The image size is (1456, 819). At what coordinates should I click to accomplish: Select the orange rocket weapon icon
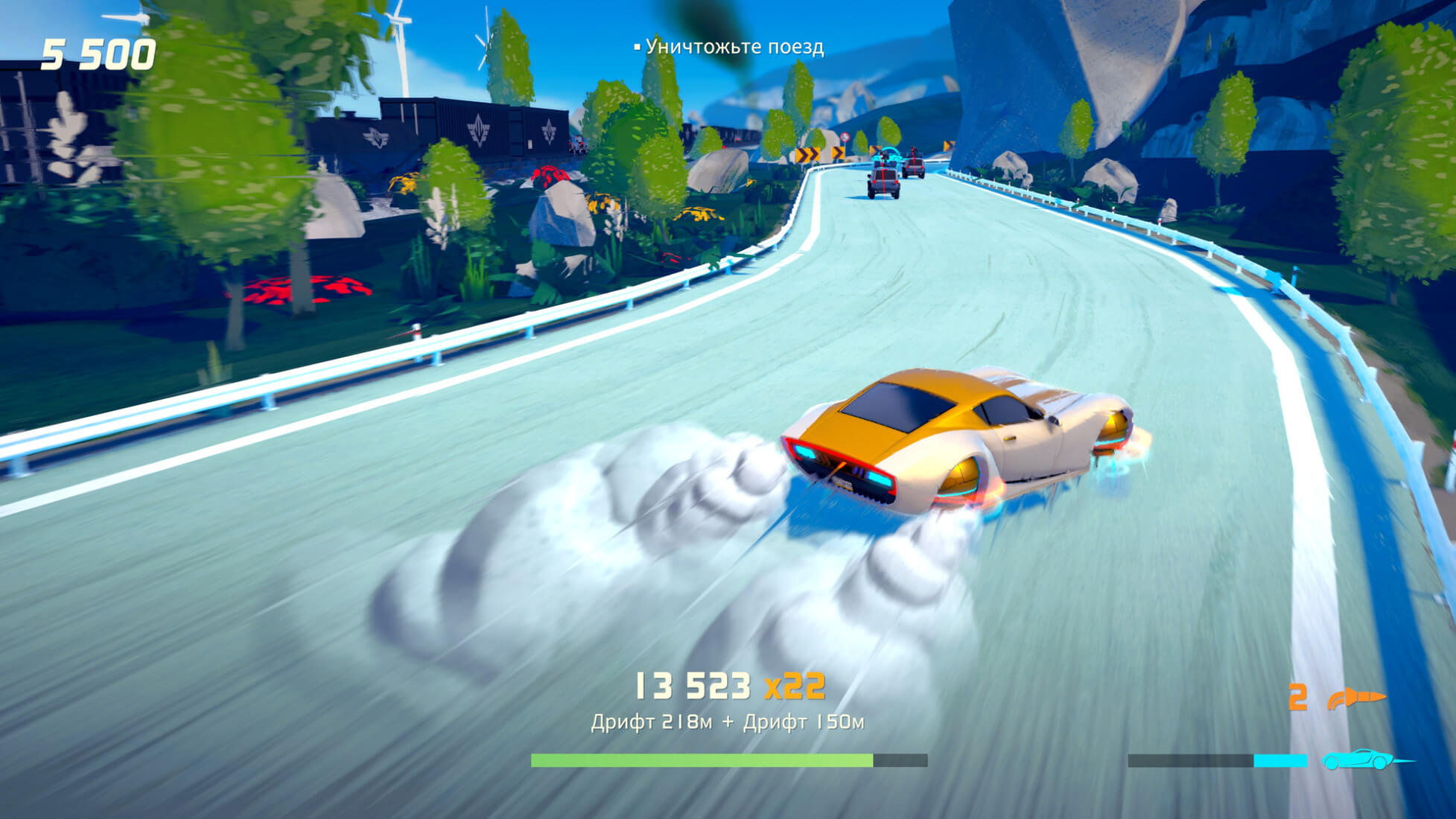coord(1355,698)
